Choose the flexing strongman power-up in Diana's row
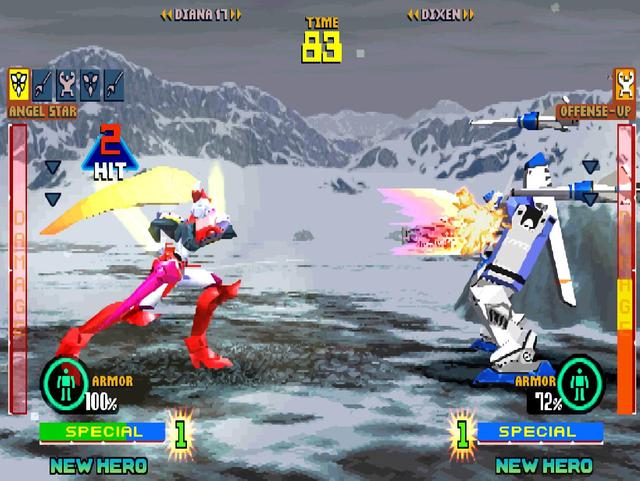The width and height of the screenshot is (640, 481). pos(69,83)
